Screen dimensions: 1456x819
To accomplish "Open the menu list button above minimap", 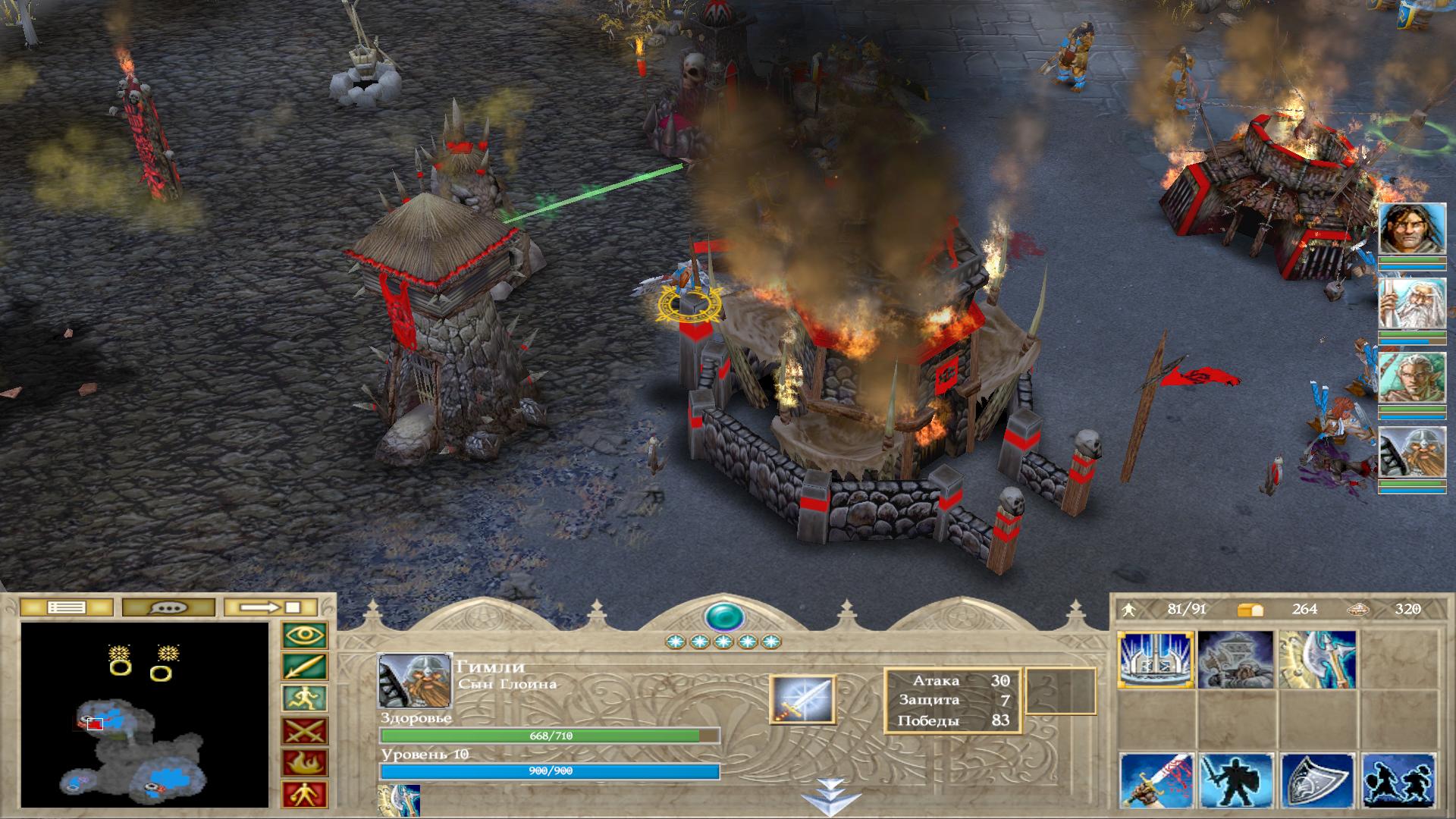I will 66,607.
